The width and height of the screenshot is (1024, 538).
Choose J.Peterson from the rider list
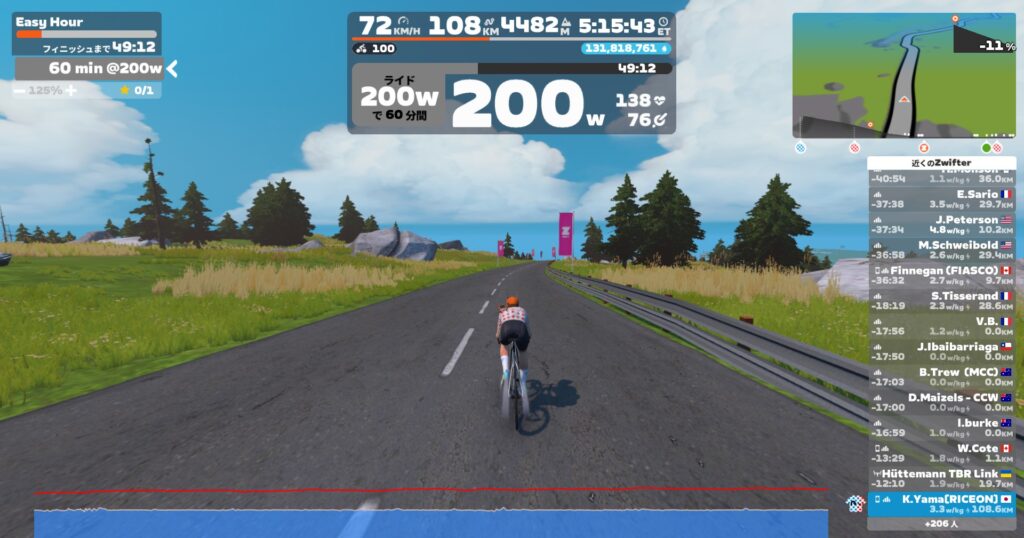941,224
